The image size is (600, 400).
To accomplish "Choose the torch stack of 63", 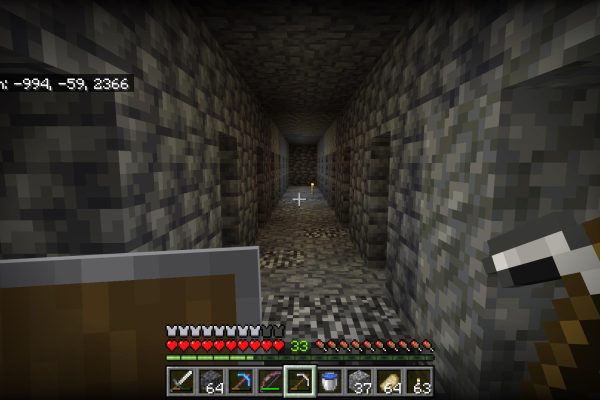I will (417, 381).
